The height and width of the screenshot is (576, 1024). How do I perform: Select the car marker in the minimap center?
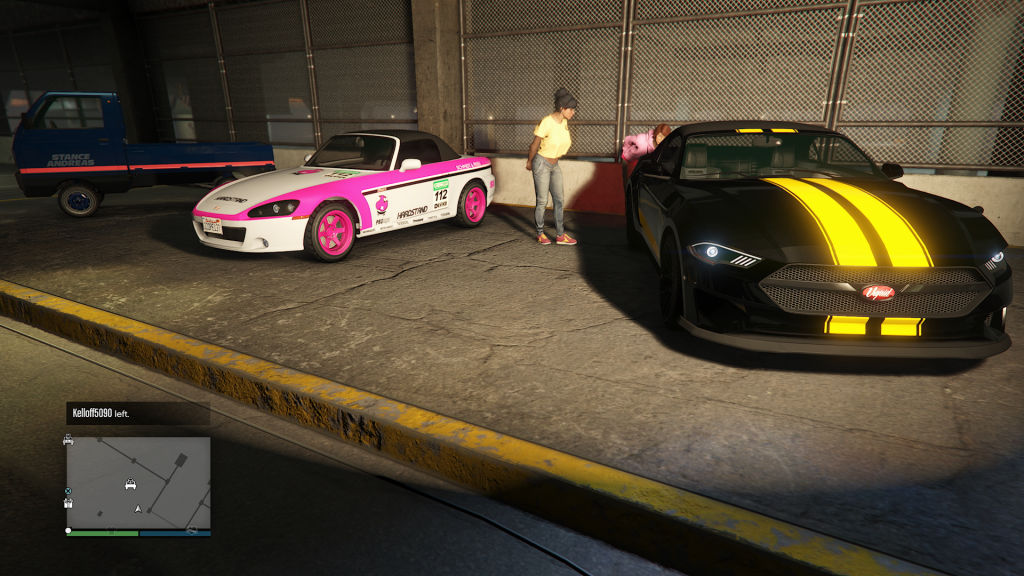tap(130, 484)
